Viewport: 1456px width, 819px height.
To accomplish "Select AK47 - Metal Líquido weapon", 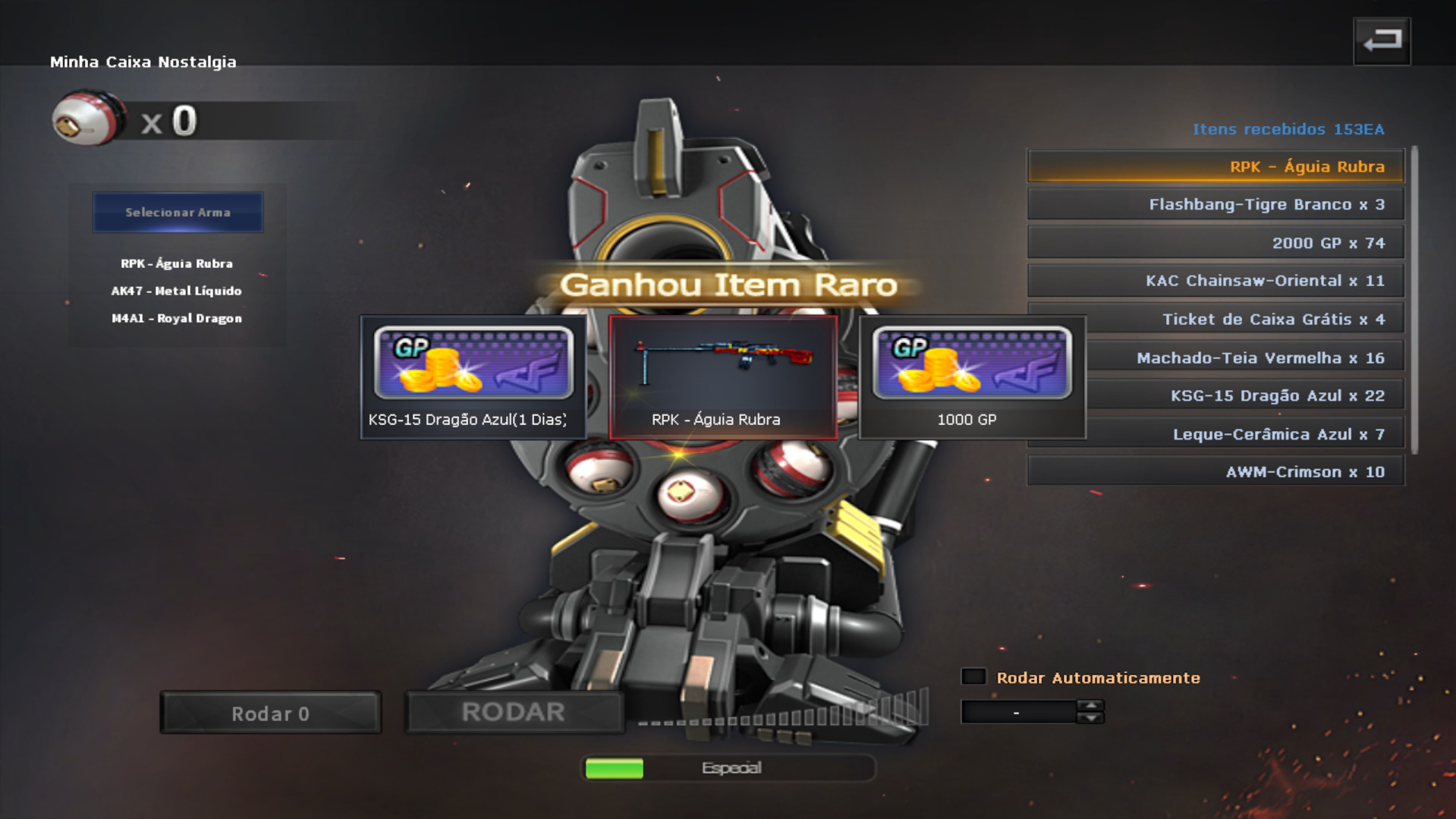I will [177, 291].
